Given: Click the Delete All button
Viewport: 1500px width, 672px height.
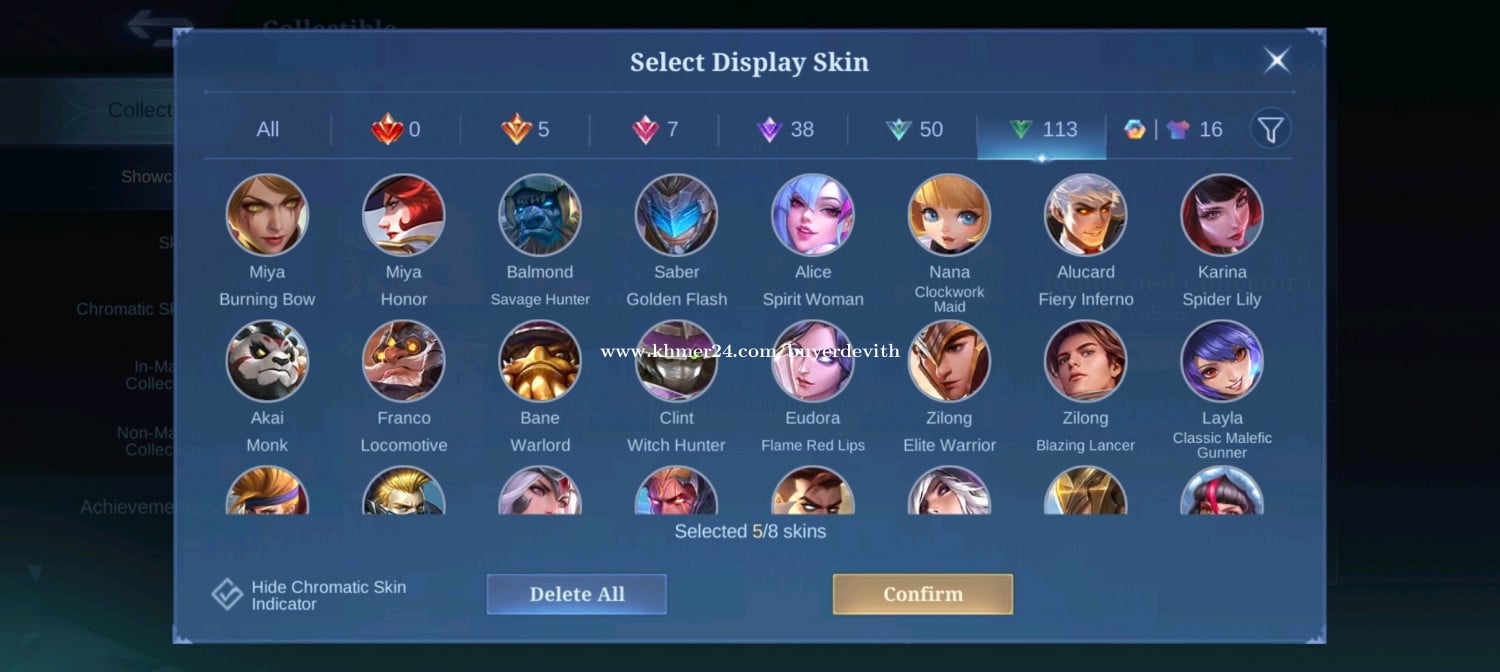Looking at the screenshot, I should 577,594.
